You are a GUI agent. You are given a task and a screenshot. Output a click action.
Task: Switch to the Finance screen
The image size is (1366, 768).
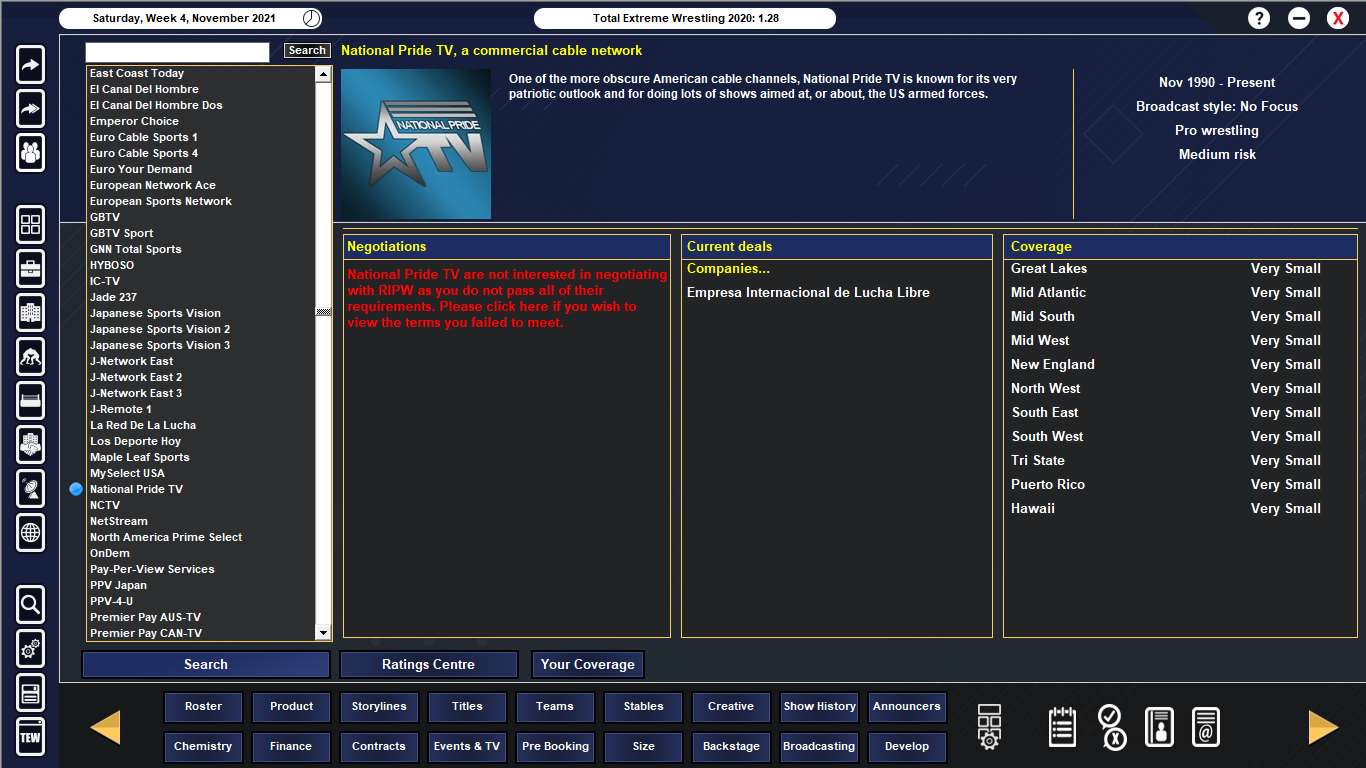(x=291, y=746)
